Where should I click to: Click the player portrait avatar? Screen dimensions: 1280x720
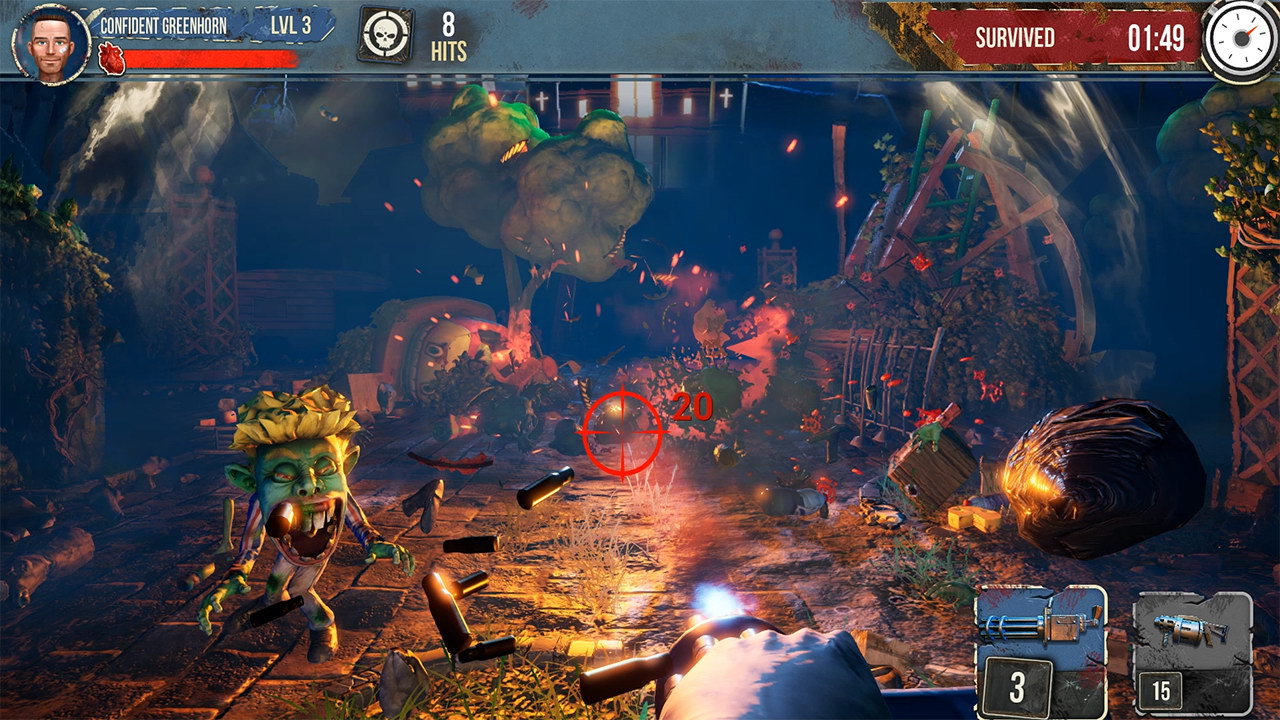click(51, 43)
